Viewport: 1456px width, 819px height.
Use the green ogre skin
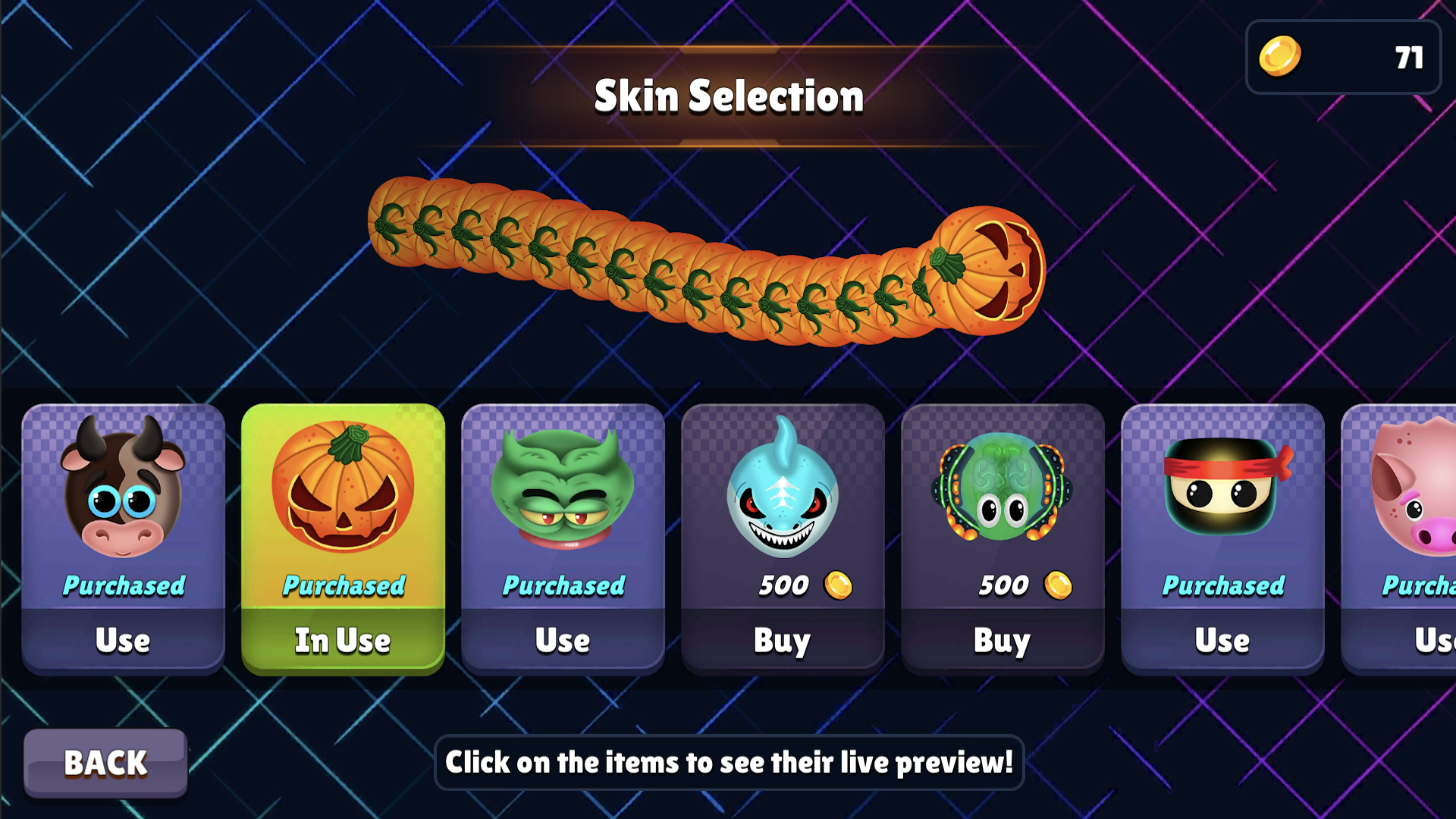click(563, 641)
